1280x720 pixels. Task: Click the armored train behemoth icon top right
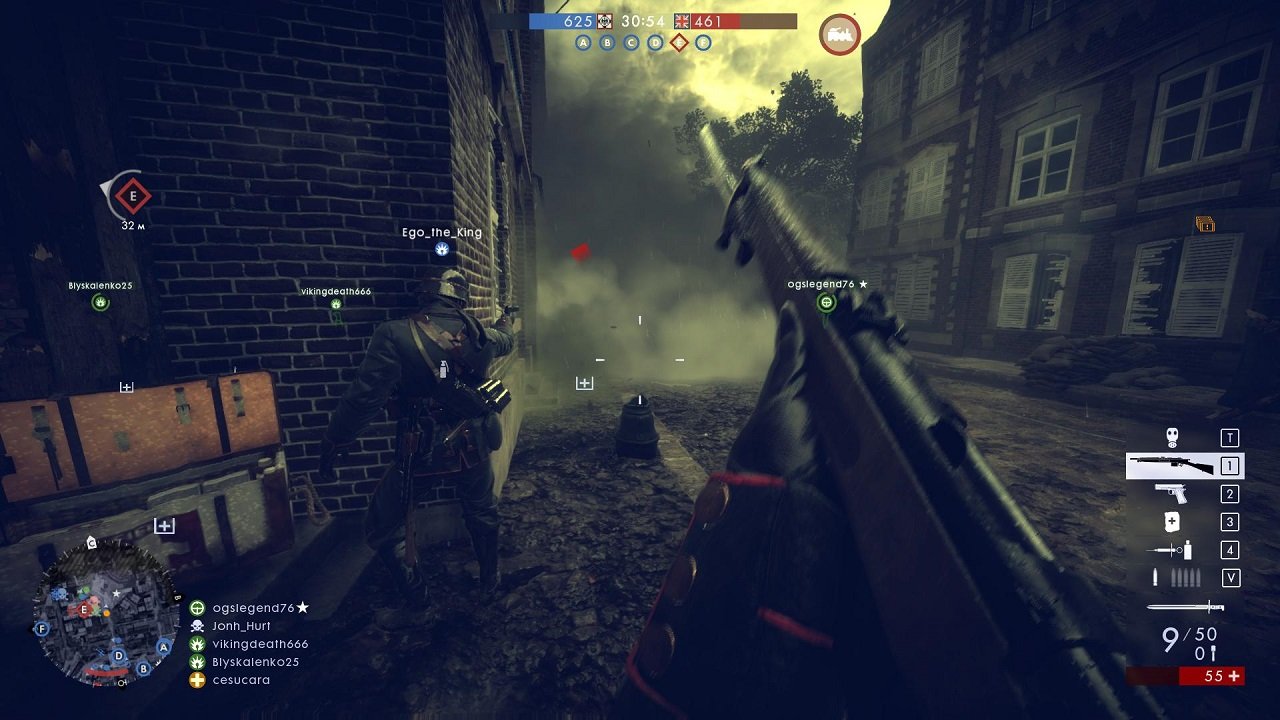tap(838, 35)
